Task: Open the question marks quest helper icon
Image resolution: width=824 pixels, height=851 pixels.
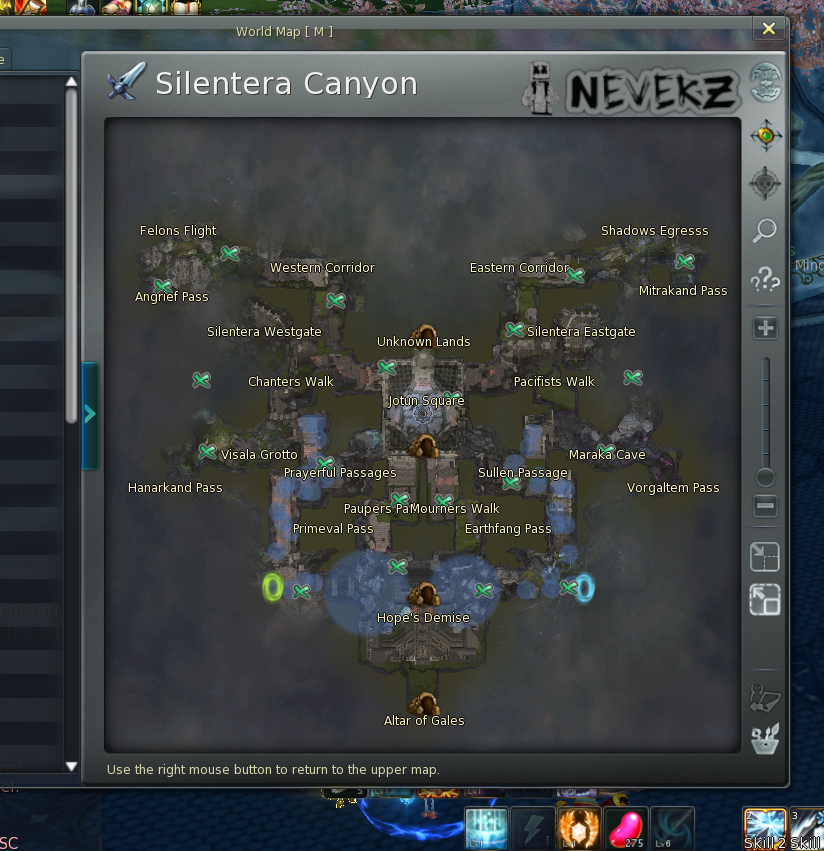Action: click(765, 279)
